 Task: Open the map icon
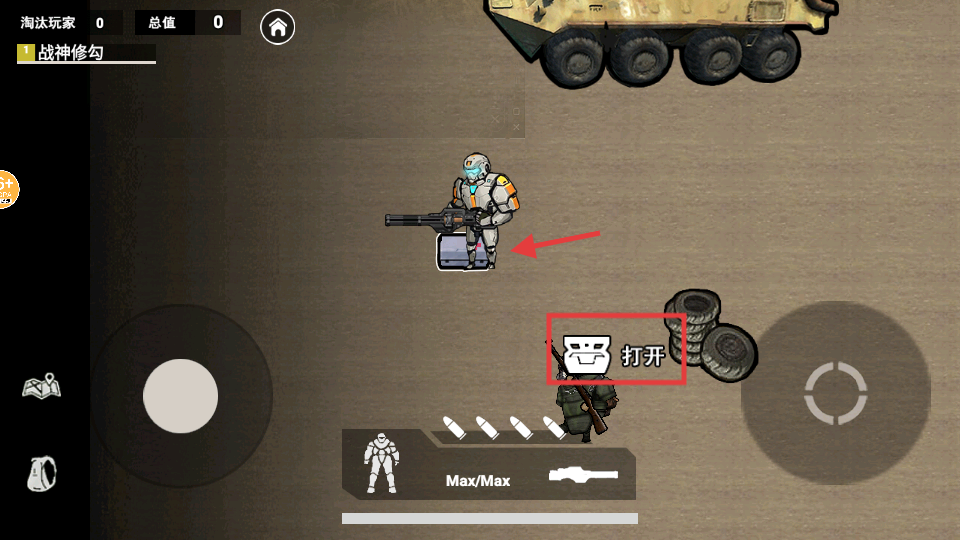coord(42,386)
